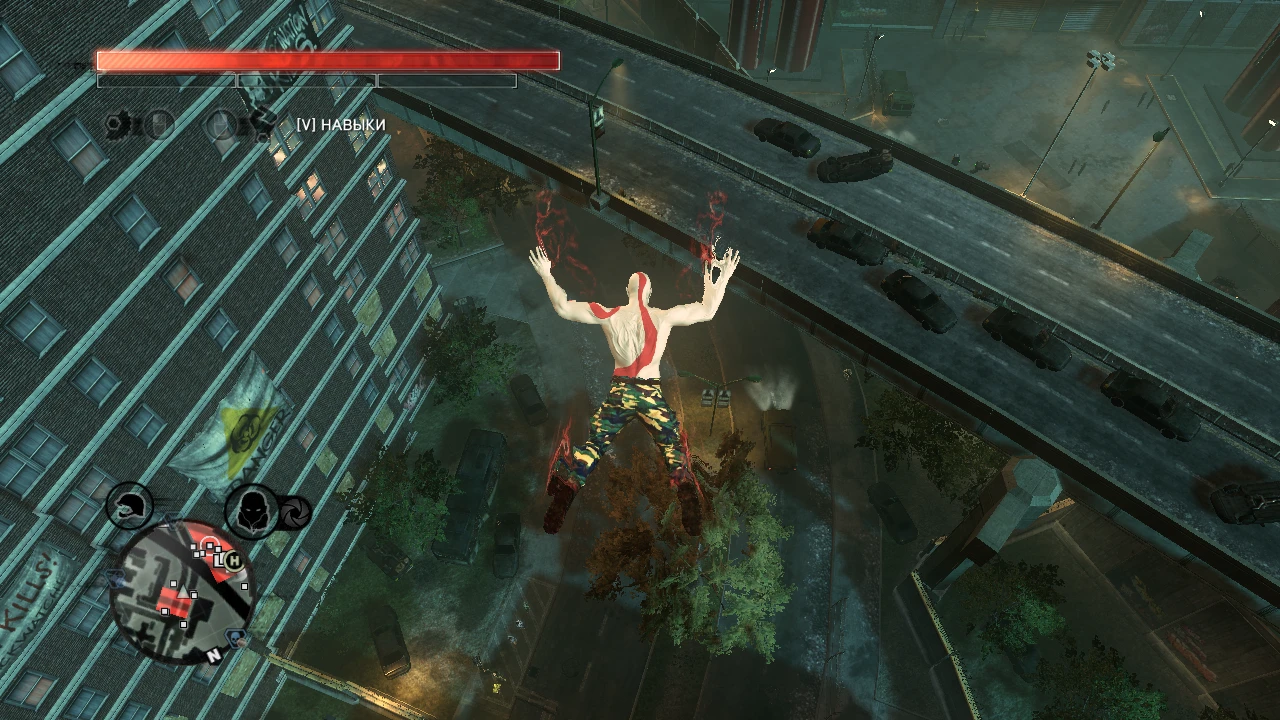The image size is (1280, 720).
Task: Click the H helicopter marker on minimap
Action: click(x=234, y=561)
